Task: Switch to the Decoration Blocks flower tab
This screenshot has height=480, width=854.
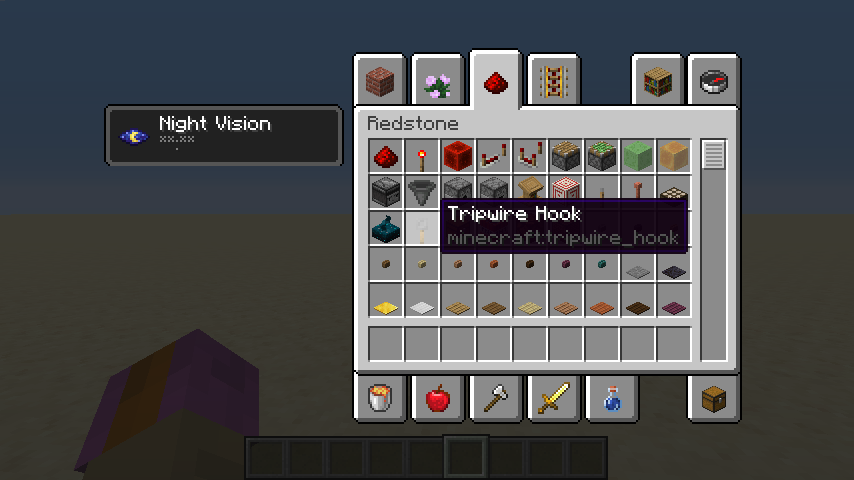Action: 437,82
